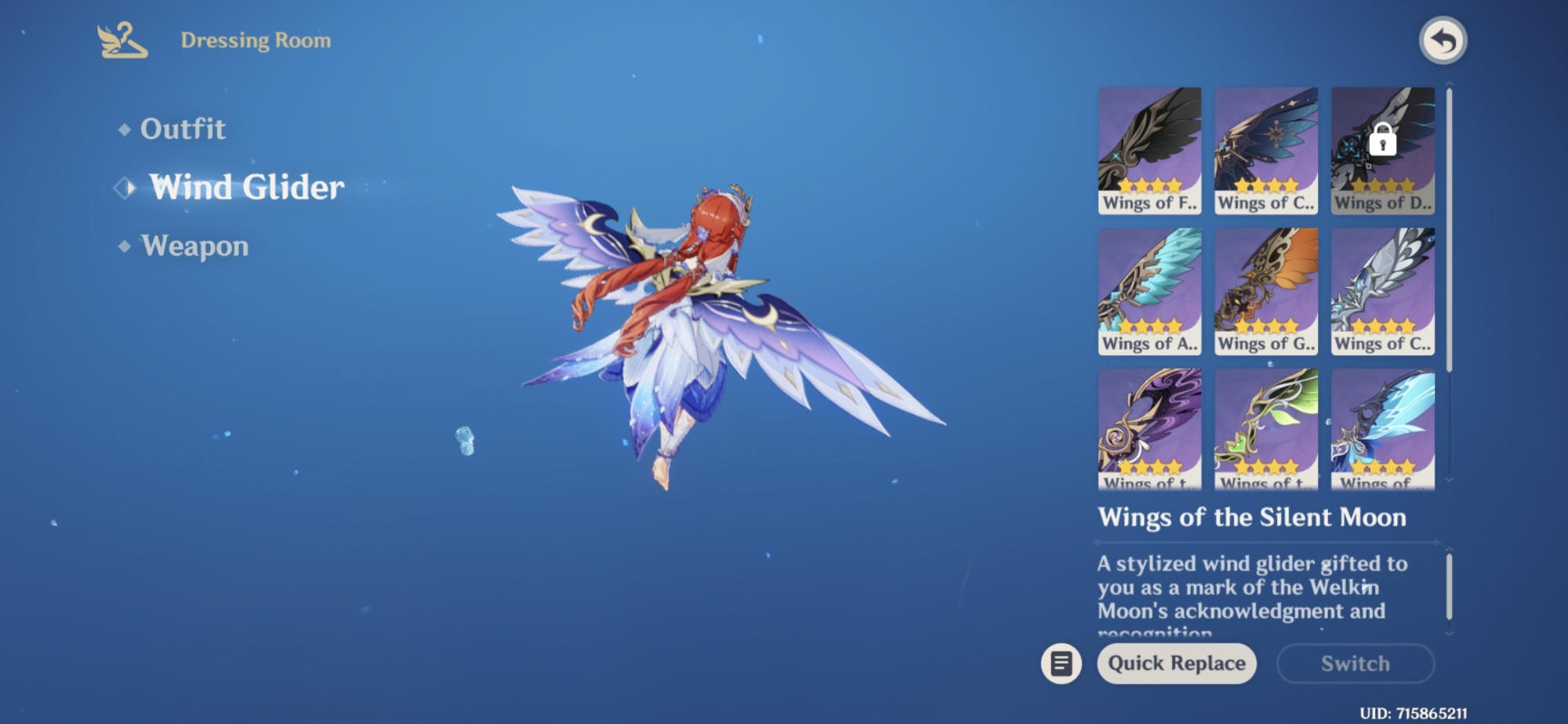
Task: Choose the silver-white Wings of C.. glider
Action: pos(1383,291)
